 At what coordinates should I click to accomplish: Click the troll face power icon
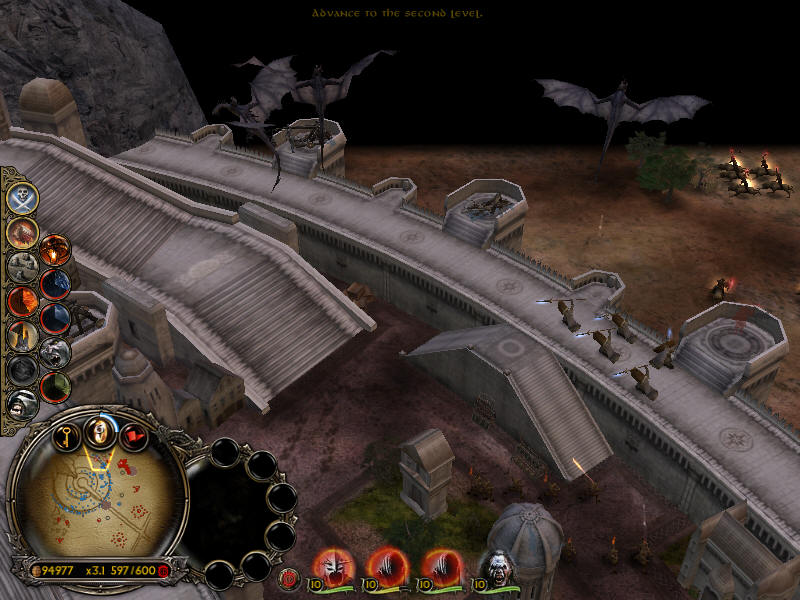[22, 402]
